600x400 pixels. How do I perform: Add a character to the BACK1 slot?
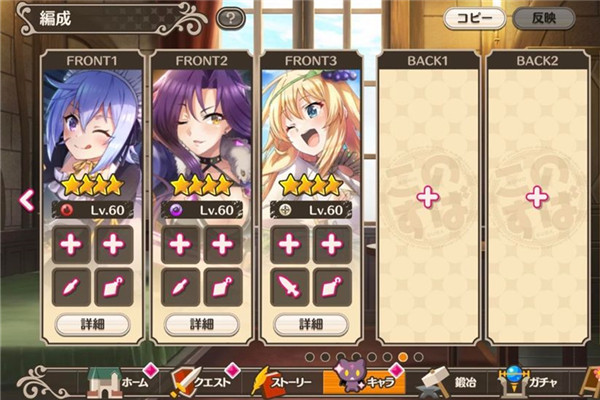click(x=427, y=197)
